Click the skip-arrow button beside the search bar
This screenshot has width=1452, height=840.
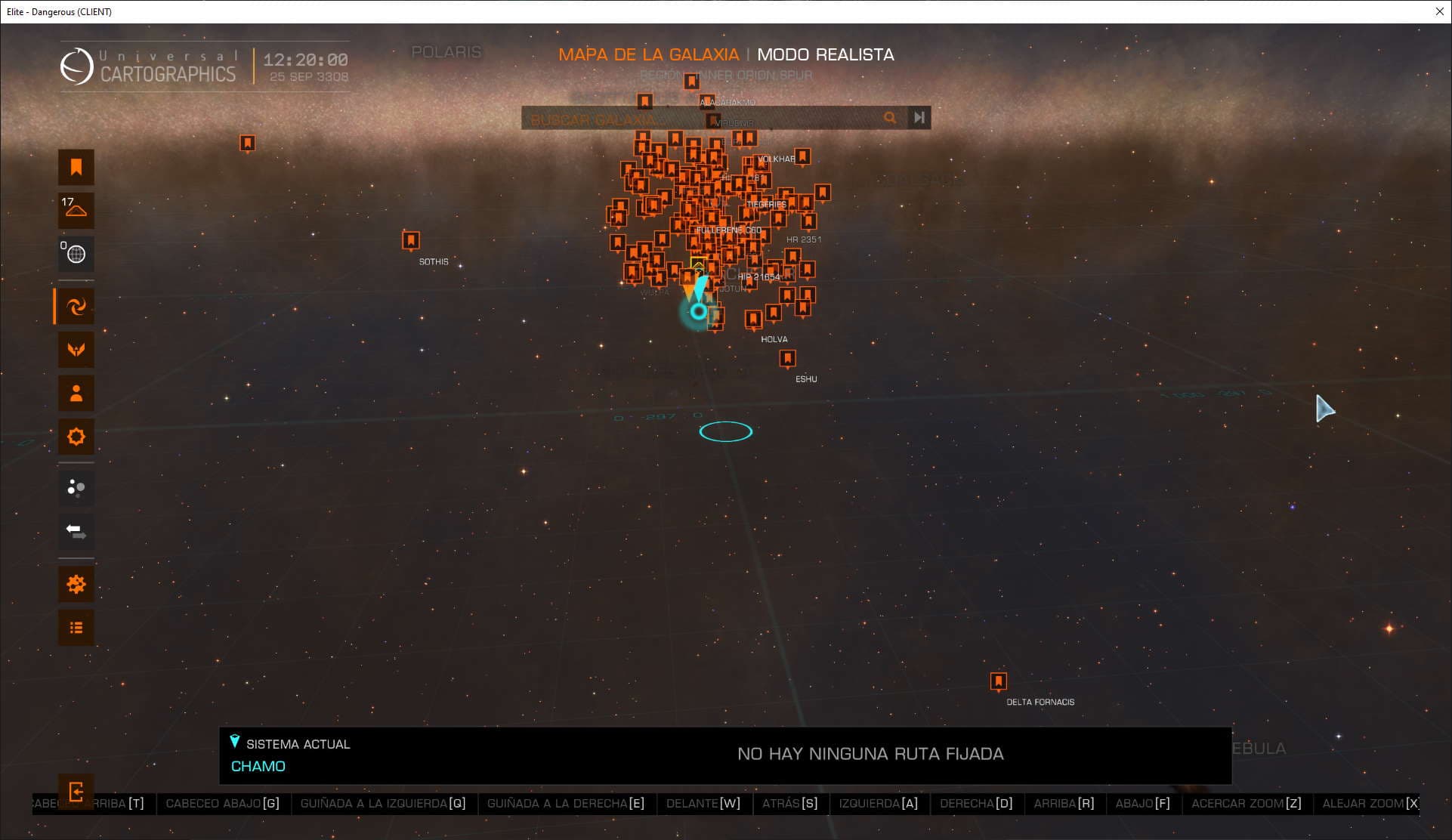click(919, 118)
